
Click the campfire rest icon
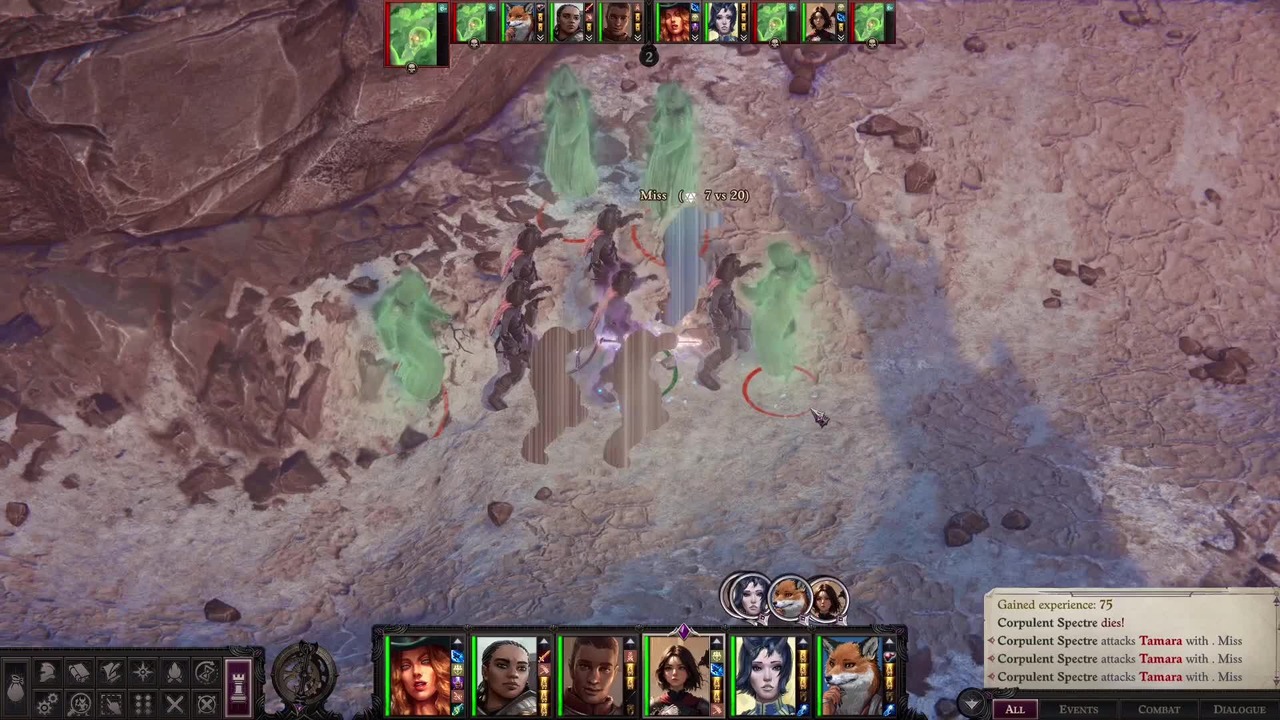[175, 673]
